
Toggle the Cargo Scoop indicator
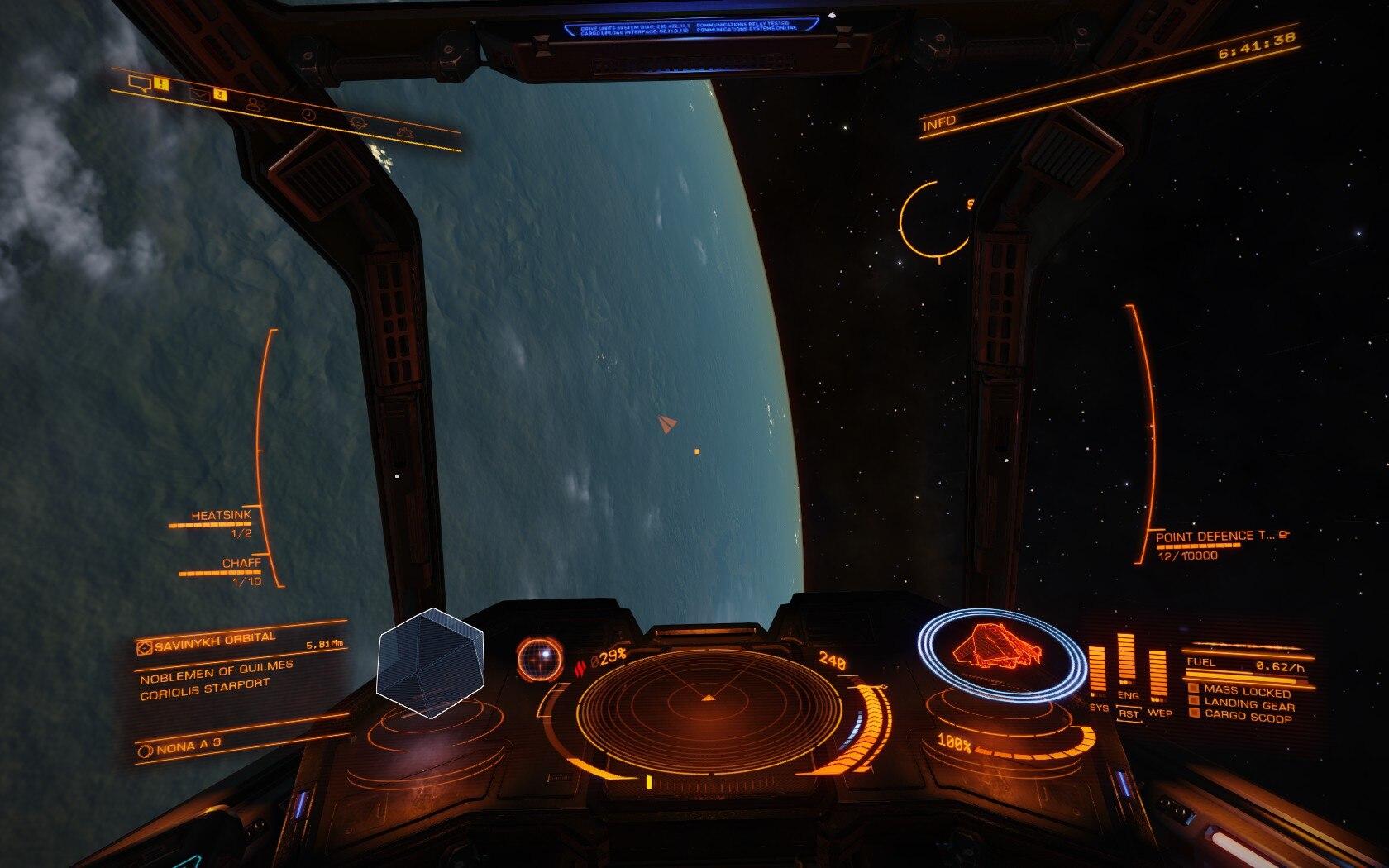1247,717
